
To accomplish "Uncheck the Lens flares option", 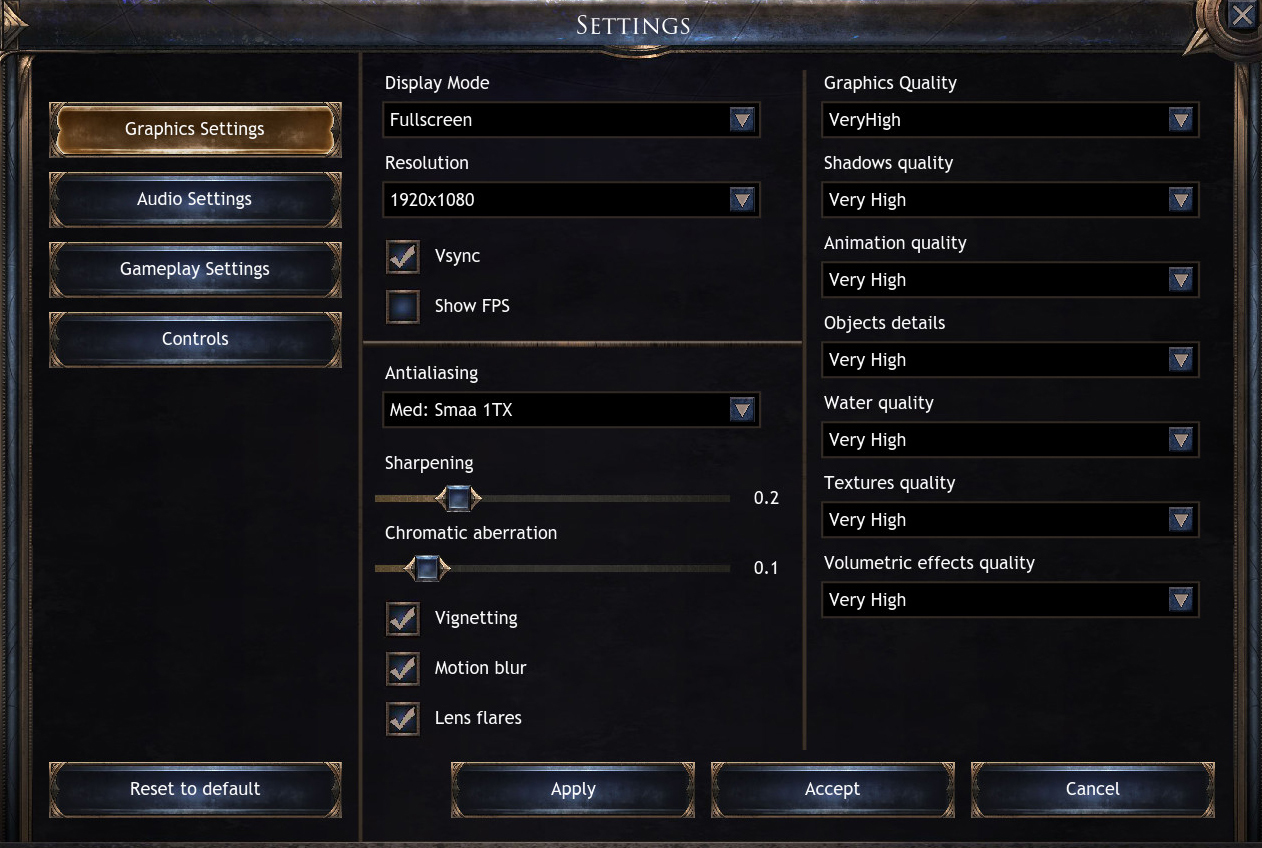I will [x=403, y=718].
